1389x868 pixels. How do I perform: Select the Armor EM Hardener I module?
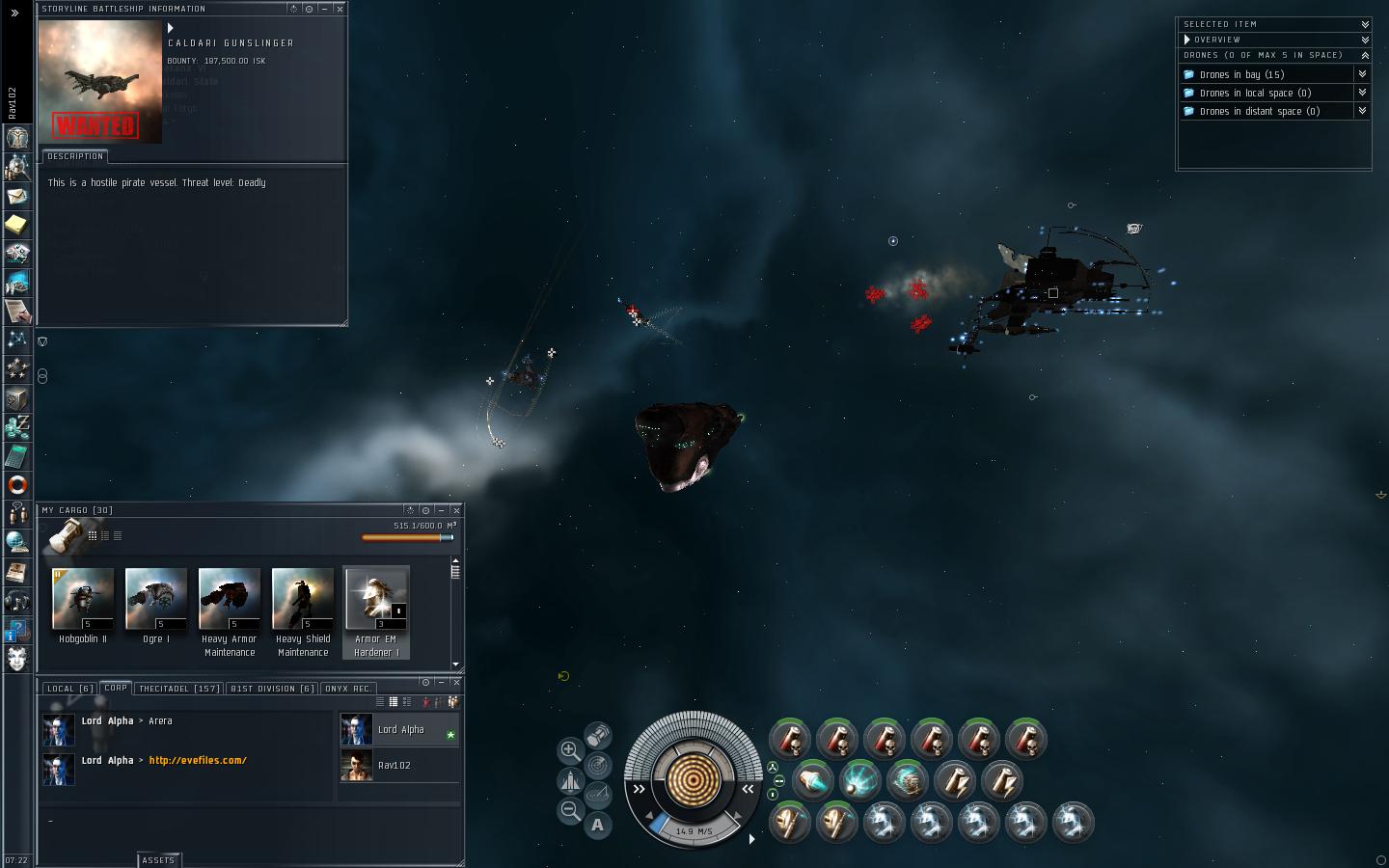(x=376, y=600)
